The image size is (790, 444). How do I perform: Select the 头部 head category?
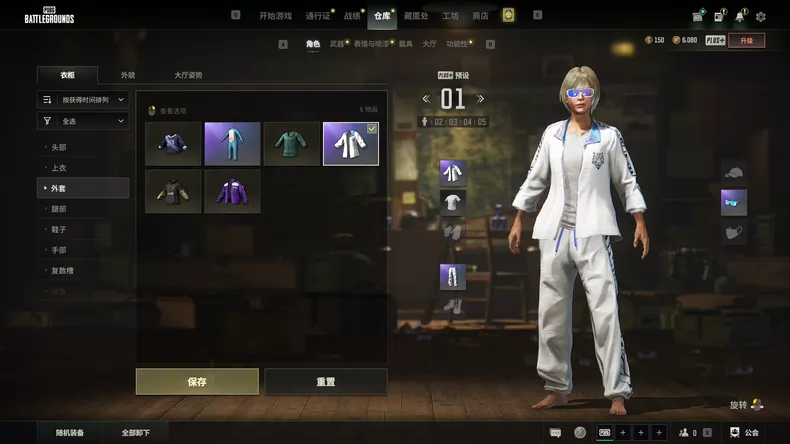(59, 147)
